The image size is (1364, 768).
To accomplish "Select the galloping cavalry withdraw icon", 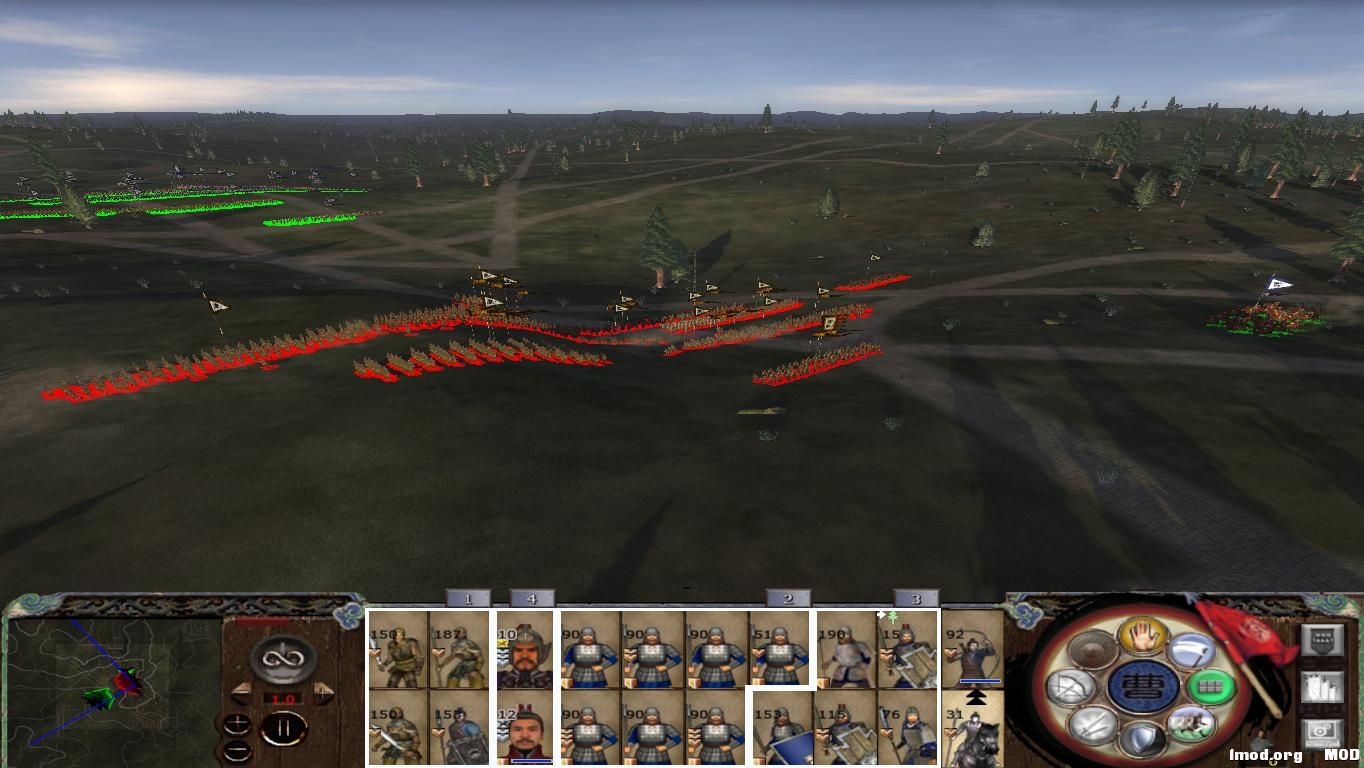I will coord(1193,724).
